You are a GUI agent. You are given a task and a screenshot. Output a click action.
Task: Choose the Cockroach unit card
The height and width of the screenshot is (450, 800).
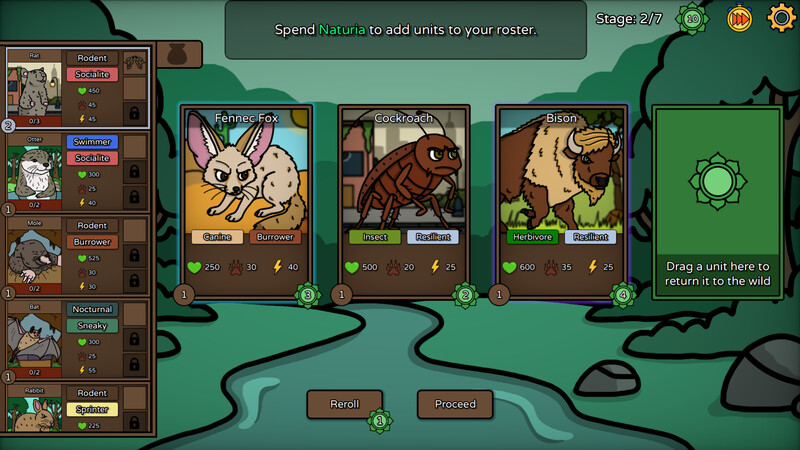tap(404, 200)
